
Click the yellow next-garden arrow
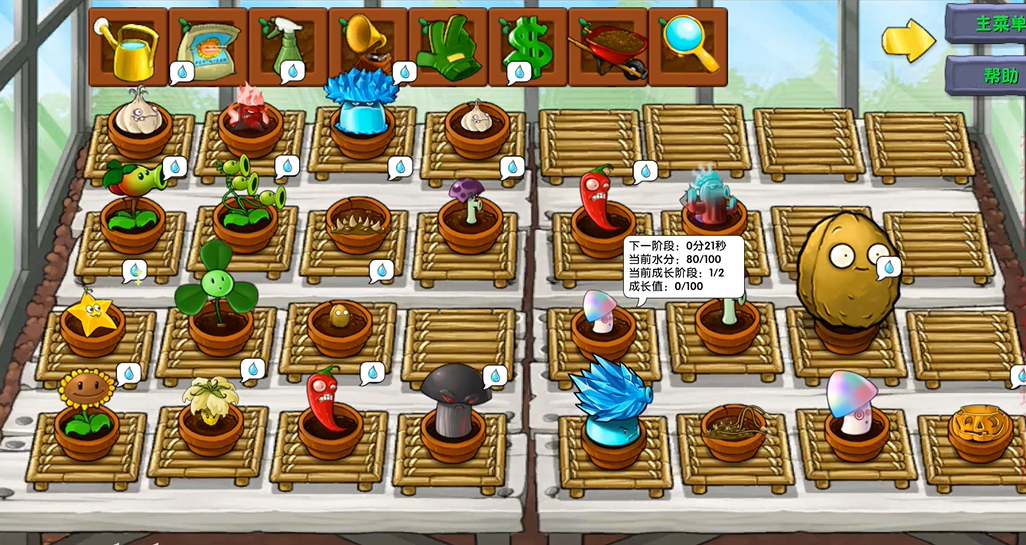[907, 39]
